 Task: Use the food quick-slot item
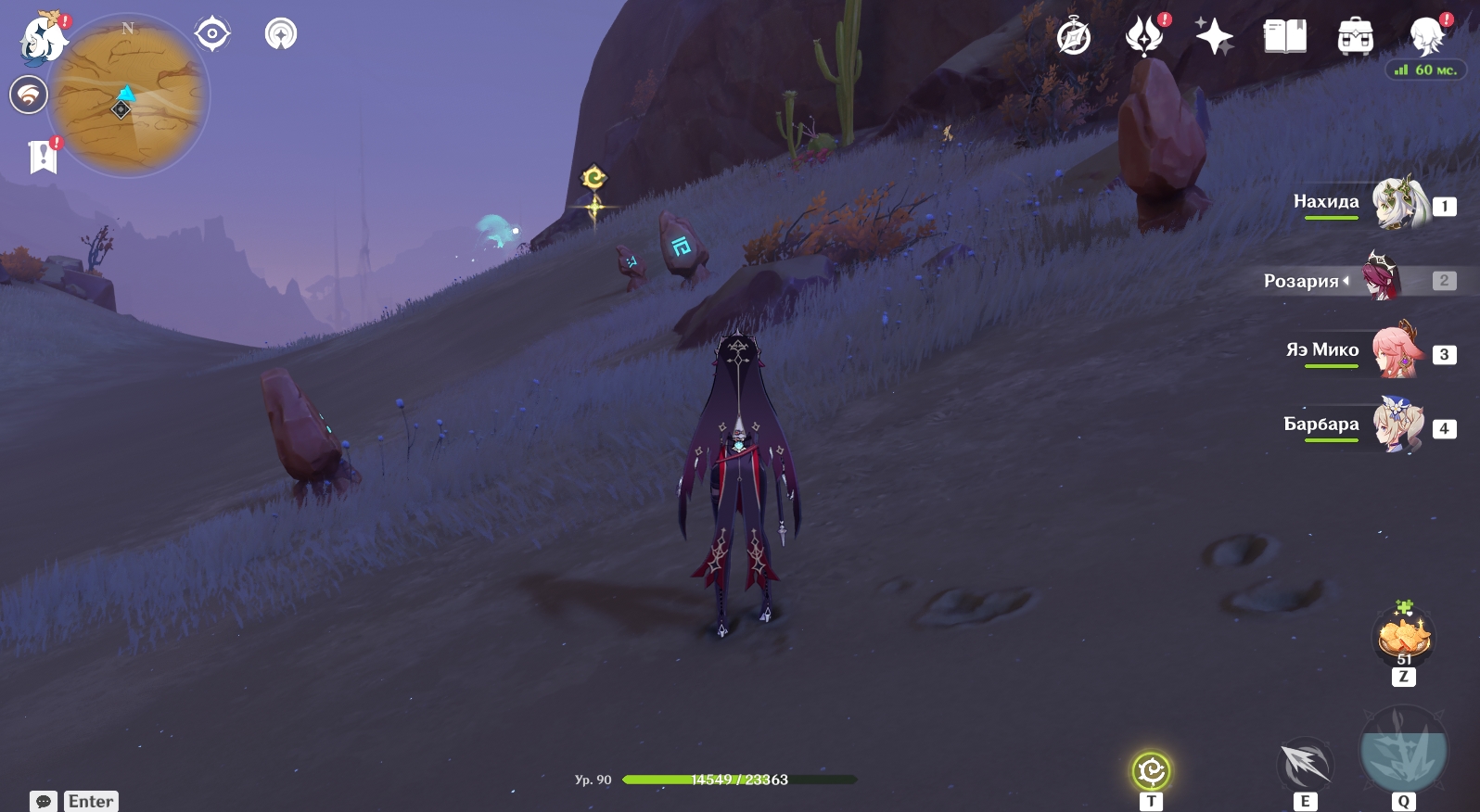point(1404,637)
